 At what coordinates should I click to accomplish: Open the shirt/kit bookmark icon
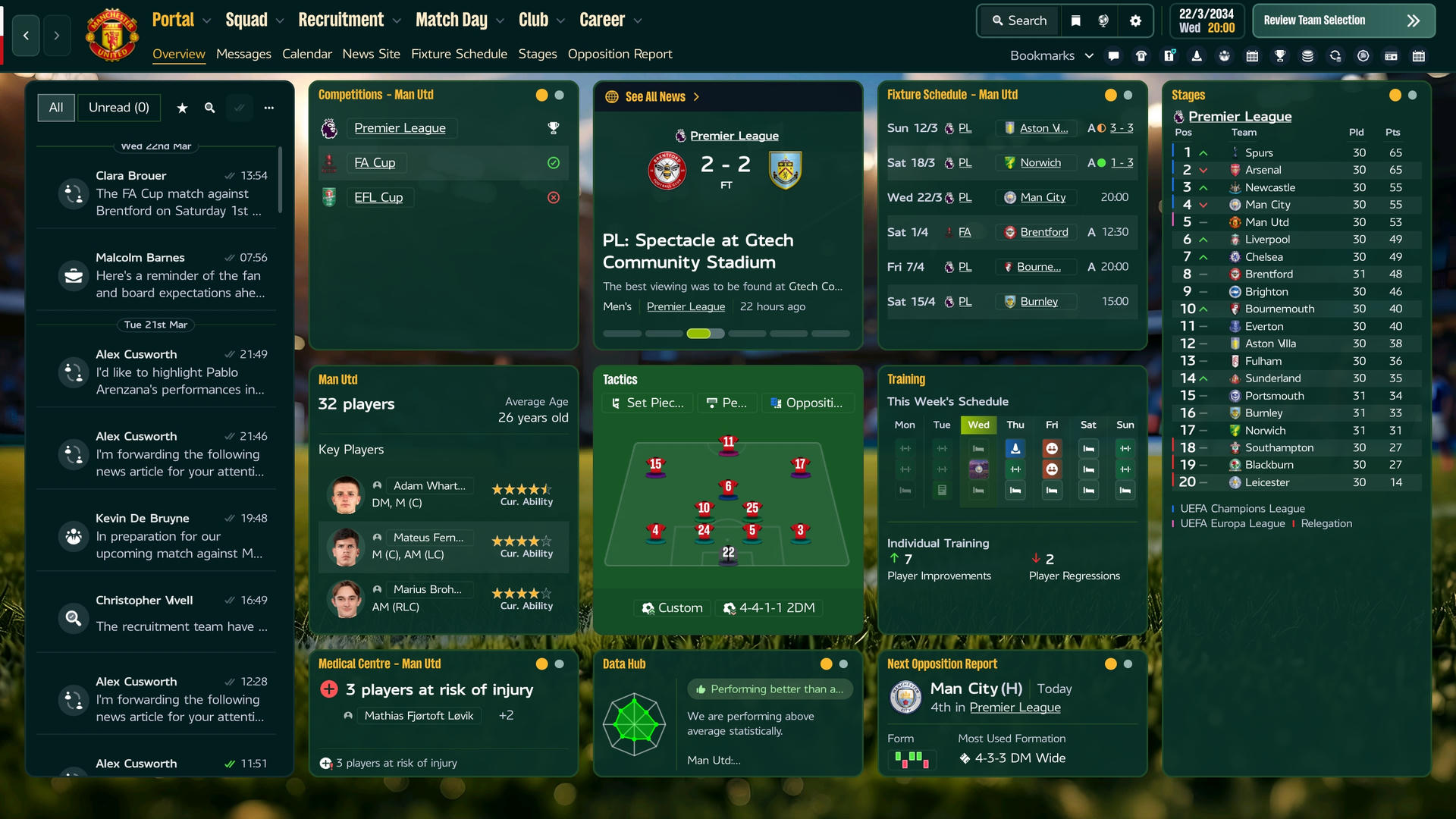pyautogui.click(x=1141, y=56)
